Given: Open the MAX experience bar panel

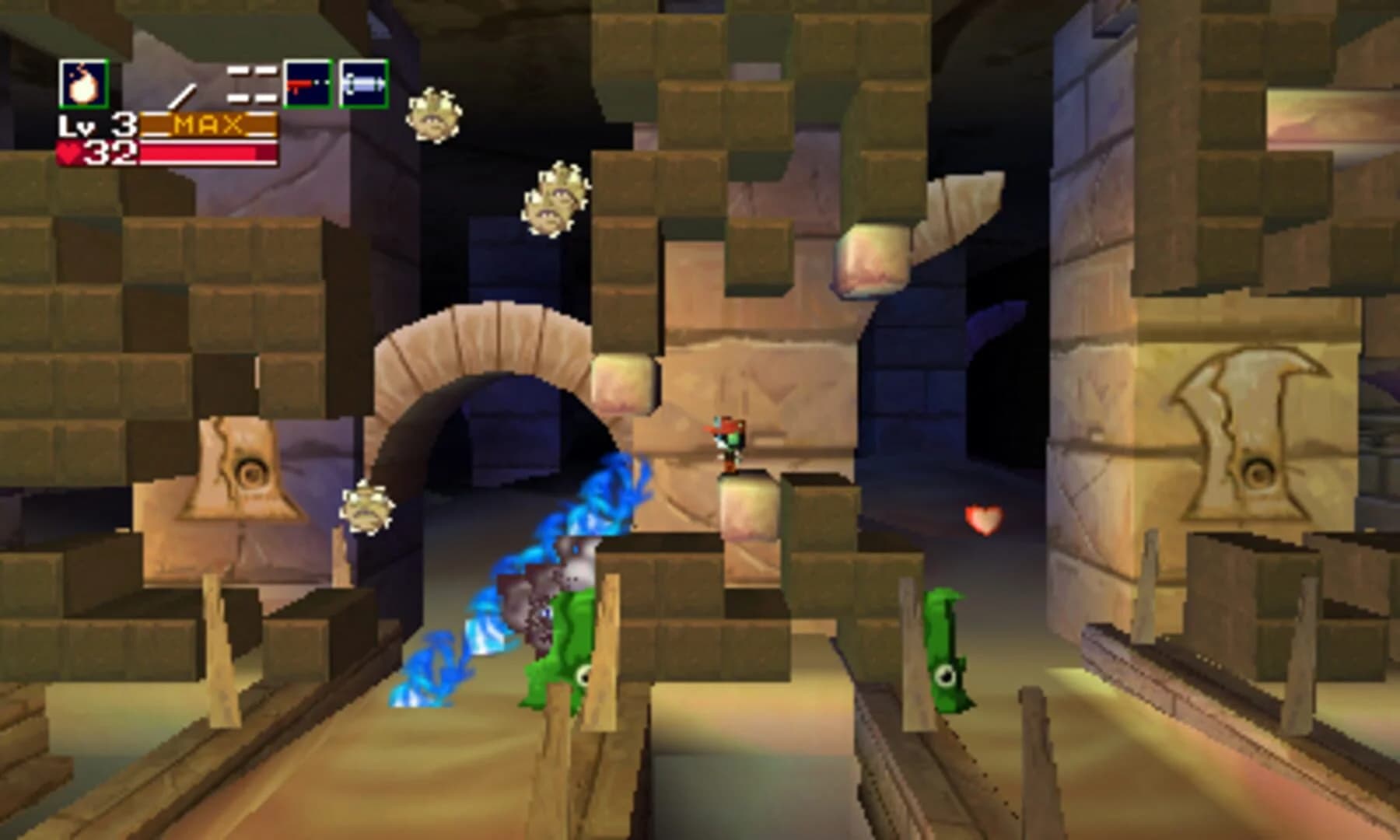Looking at the screenshot, I should [210, 122].
